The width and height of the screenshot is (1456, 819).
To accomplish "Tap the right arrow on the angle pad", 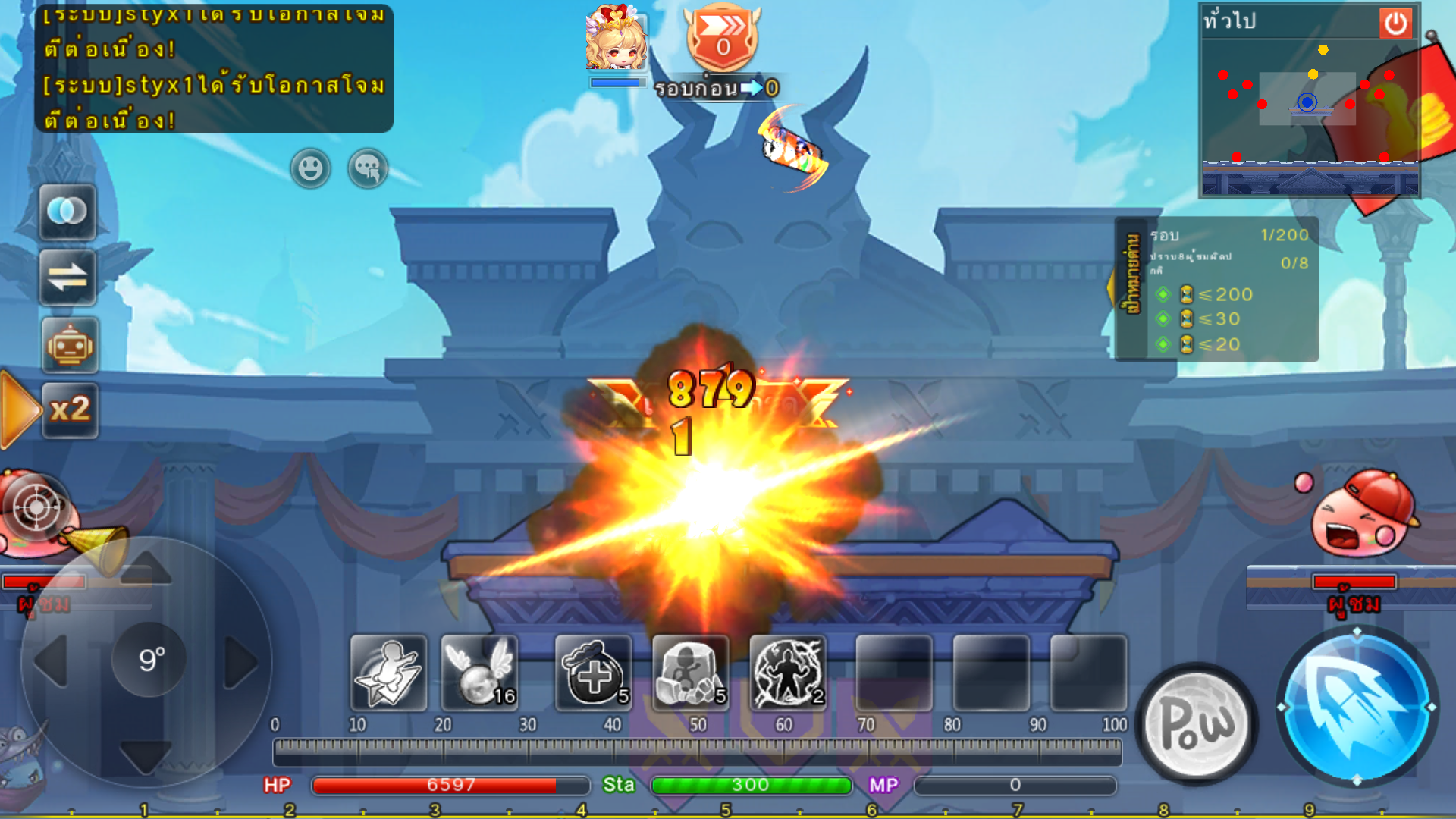I will pos(241,662).
